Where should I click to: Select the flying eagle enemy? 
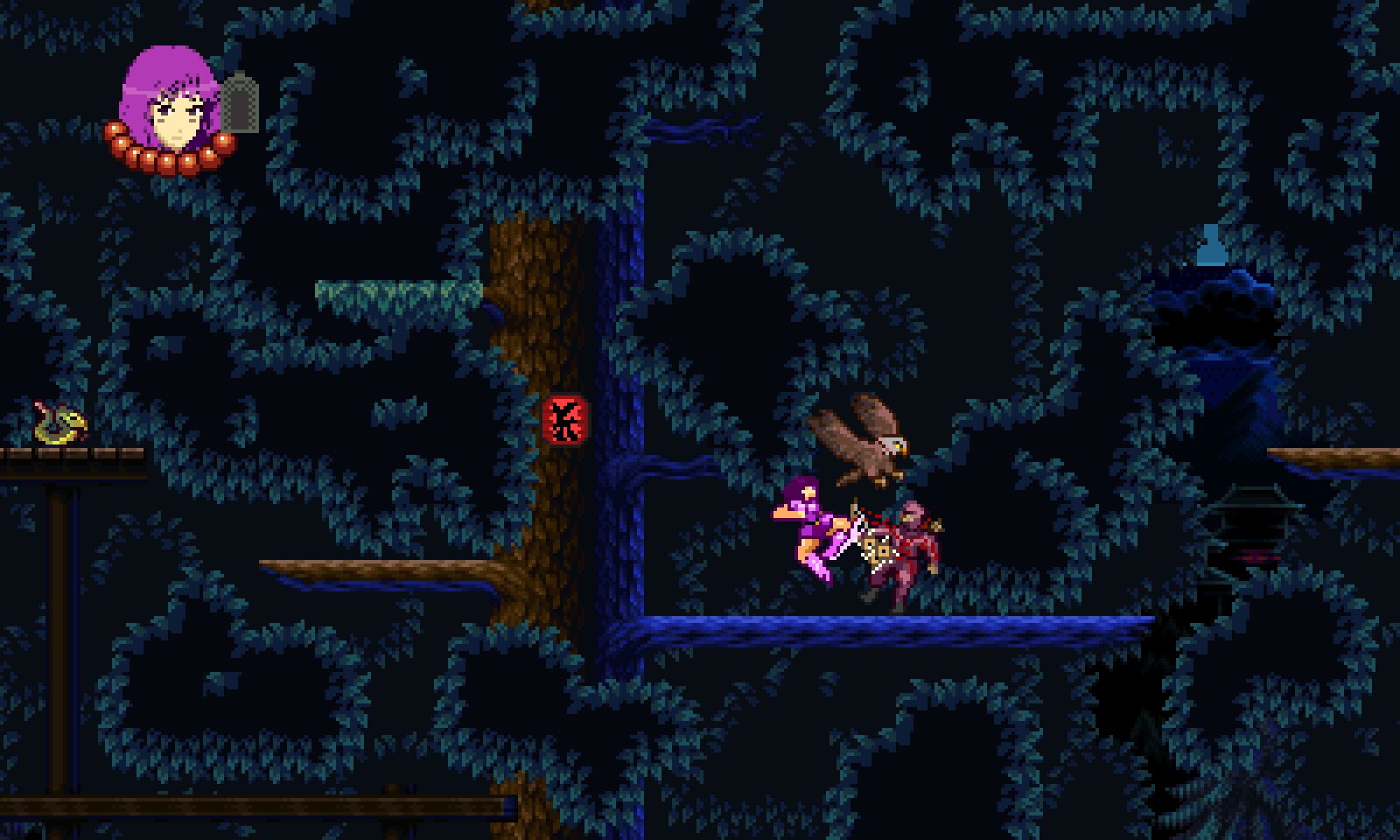pyautogui.click(x=862, y=442)
